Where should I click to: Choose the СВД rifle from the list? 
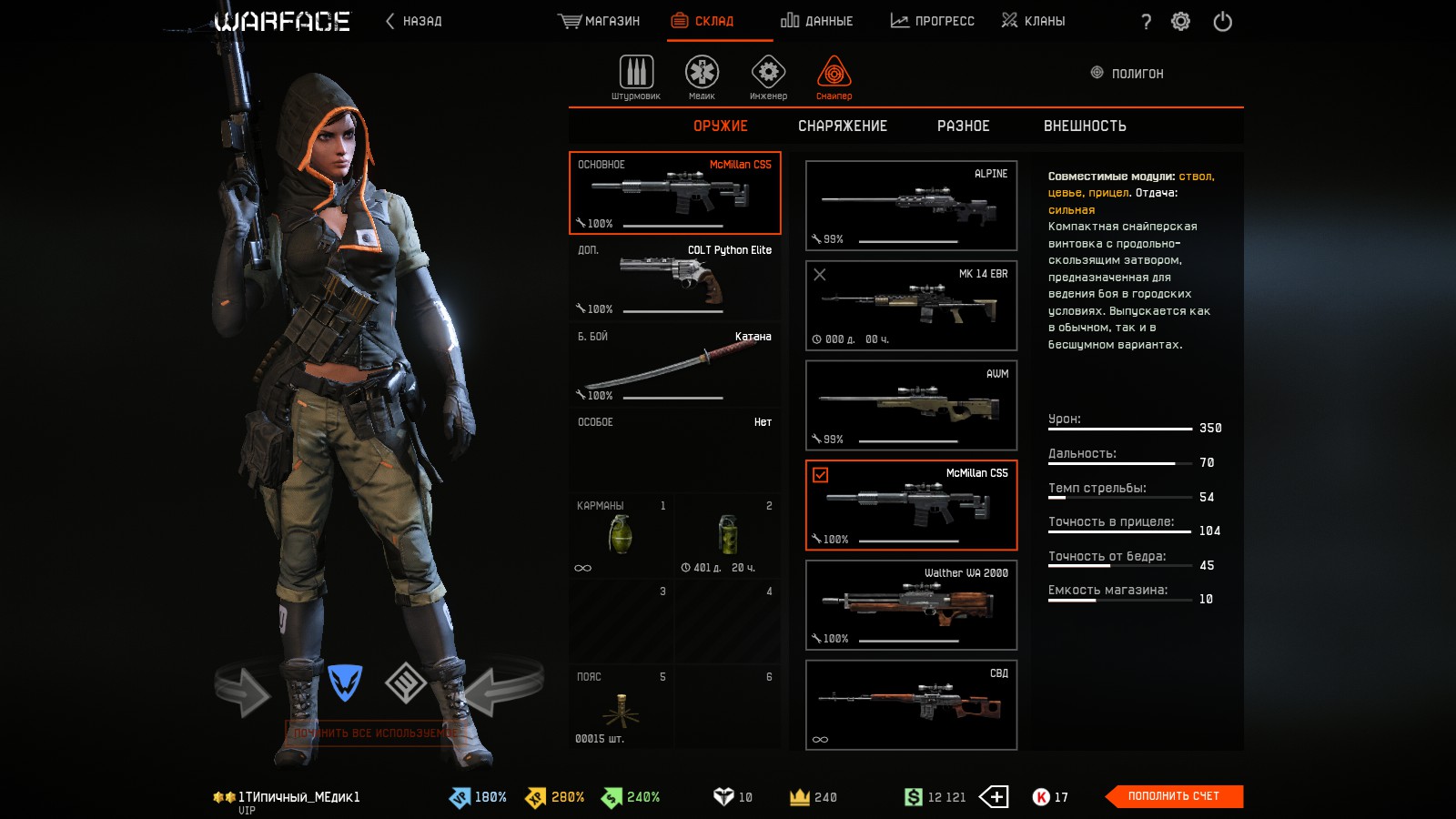(x=911, y=705)
